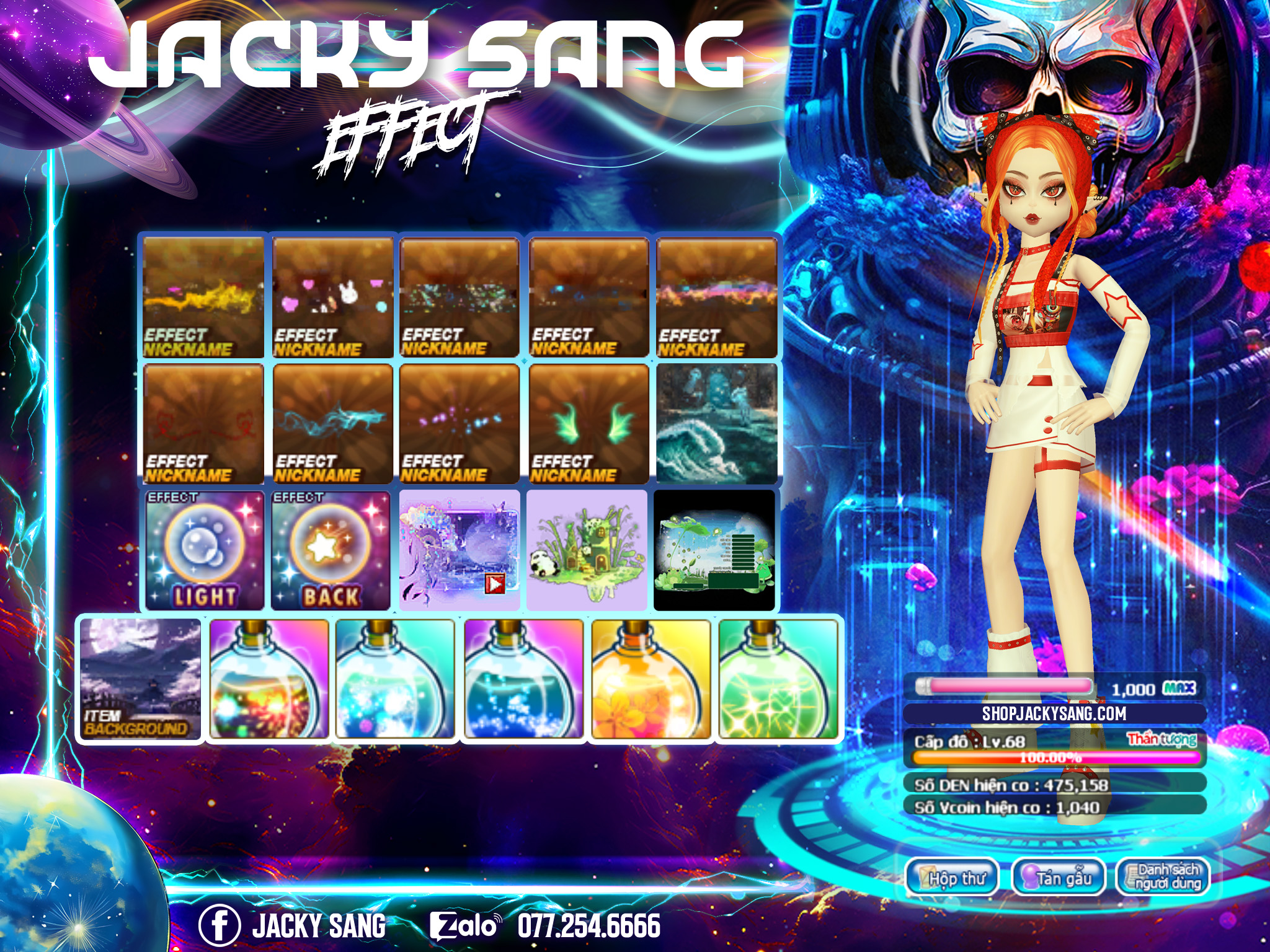Select the moonlit ITEM BACKGROUND tile
This screenshot has height=952, width=1270.
point(140,679)
